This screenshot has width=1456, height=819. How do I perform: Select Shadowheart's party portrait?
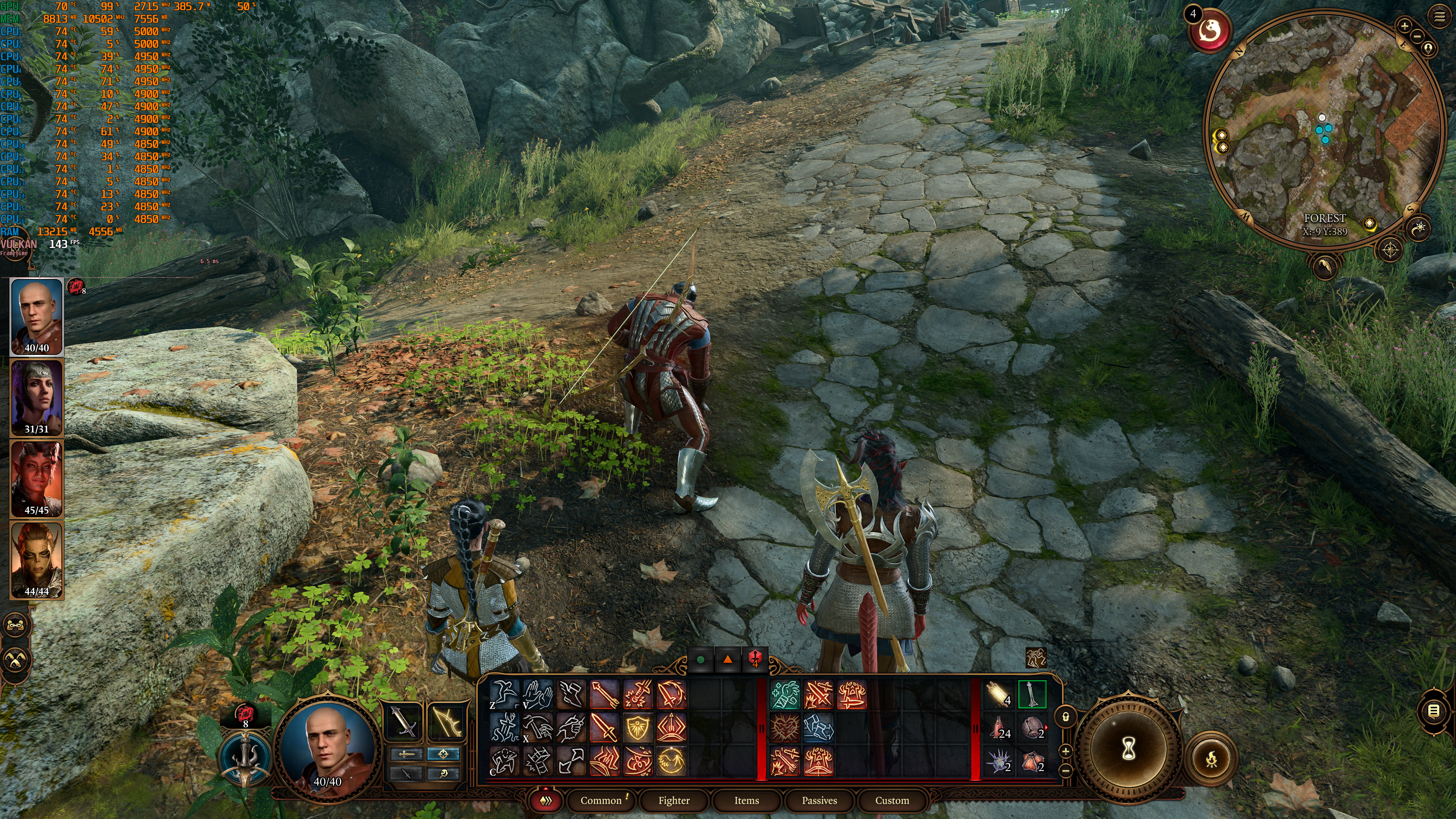point(37,397)
